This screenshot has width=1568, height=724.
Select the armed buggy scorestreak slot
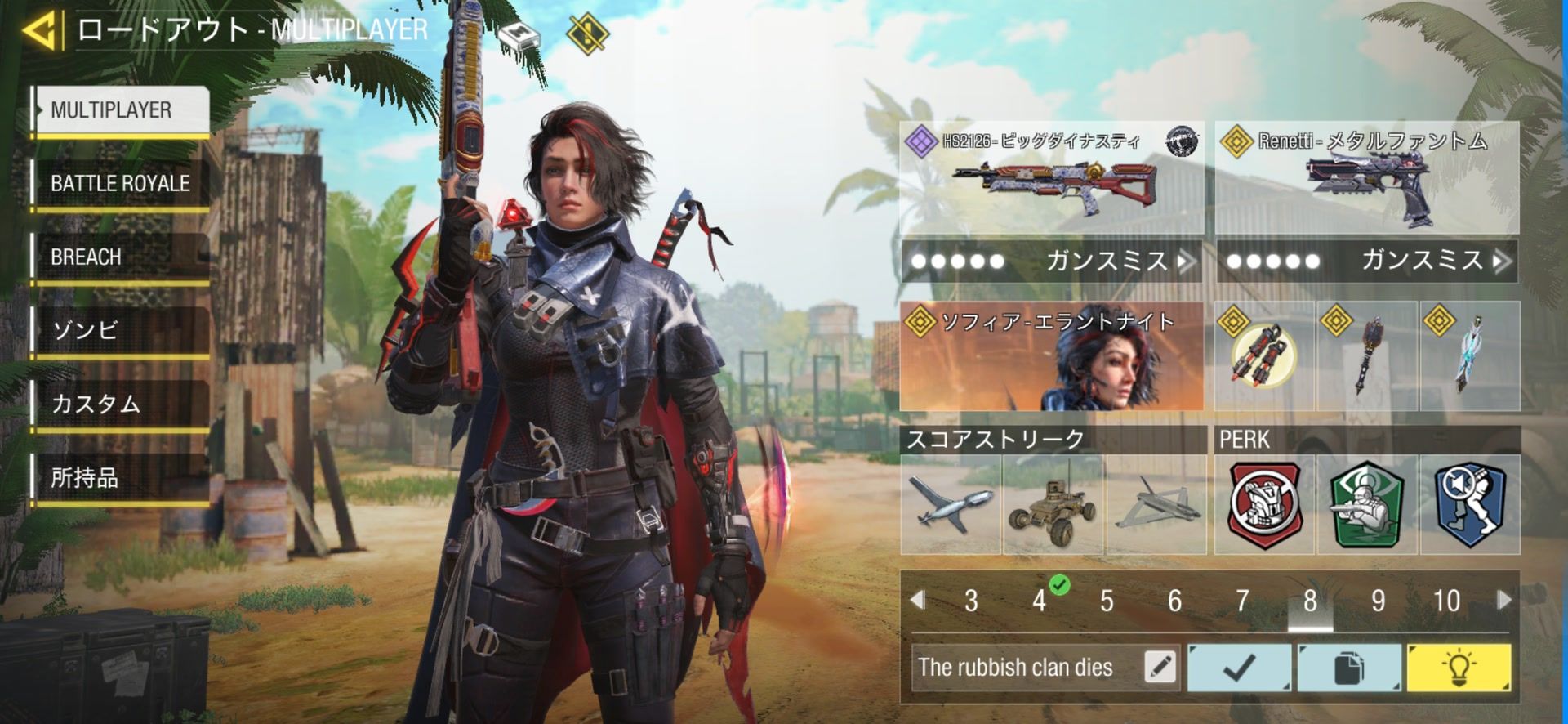tap(1053, 505)
